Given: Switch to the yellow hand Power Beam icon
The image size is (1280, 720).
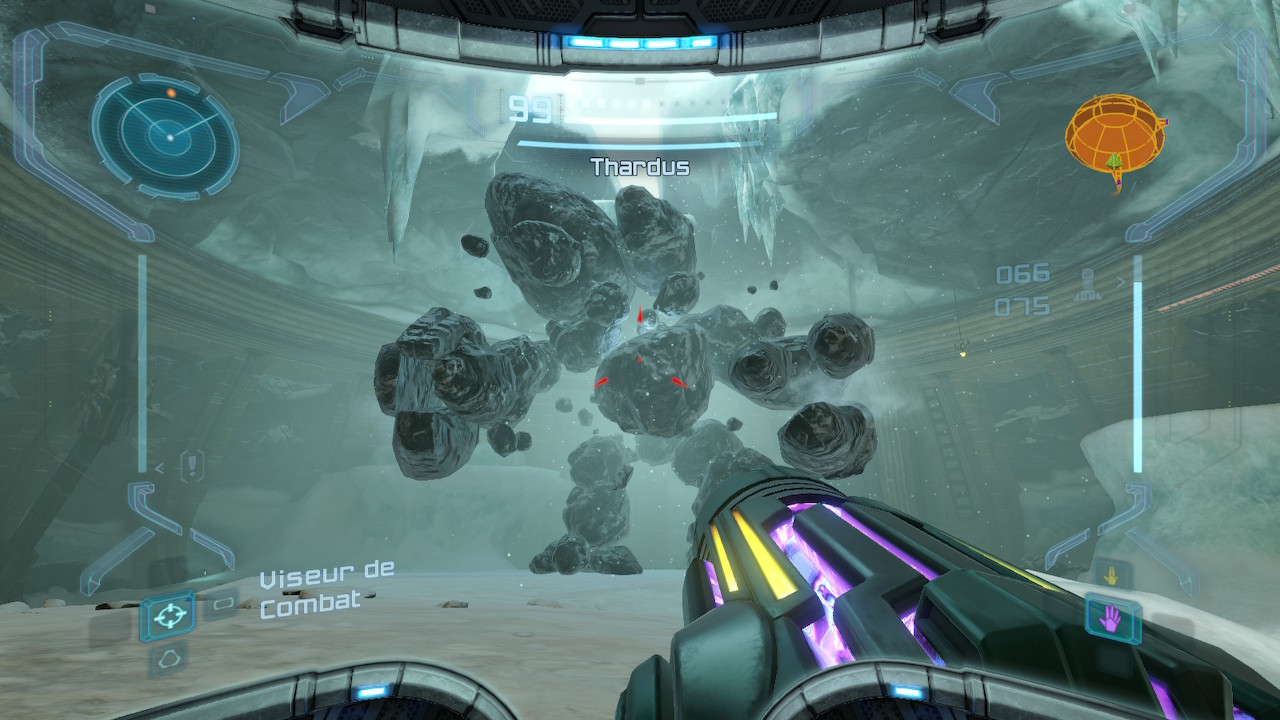Looking at the screenshot, I should click(x=1112, y=576).
